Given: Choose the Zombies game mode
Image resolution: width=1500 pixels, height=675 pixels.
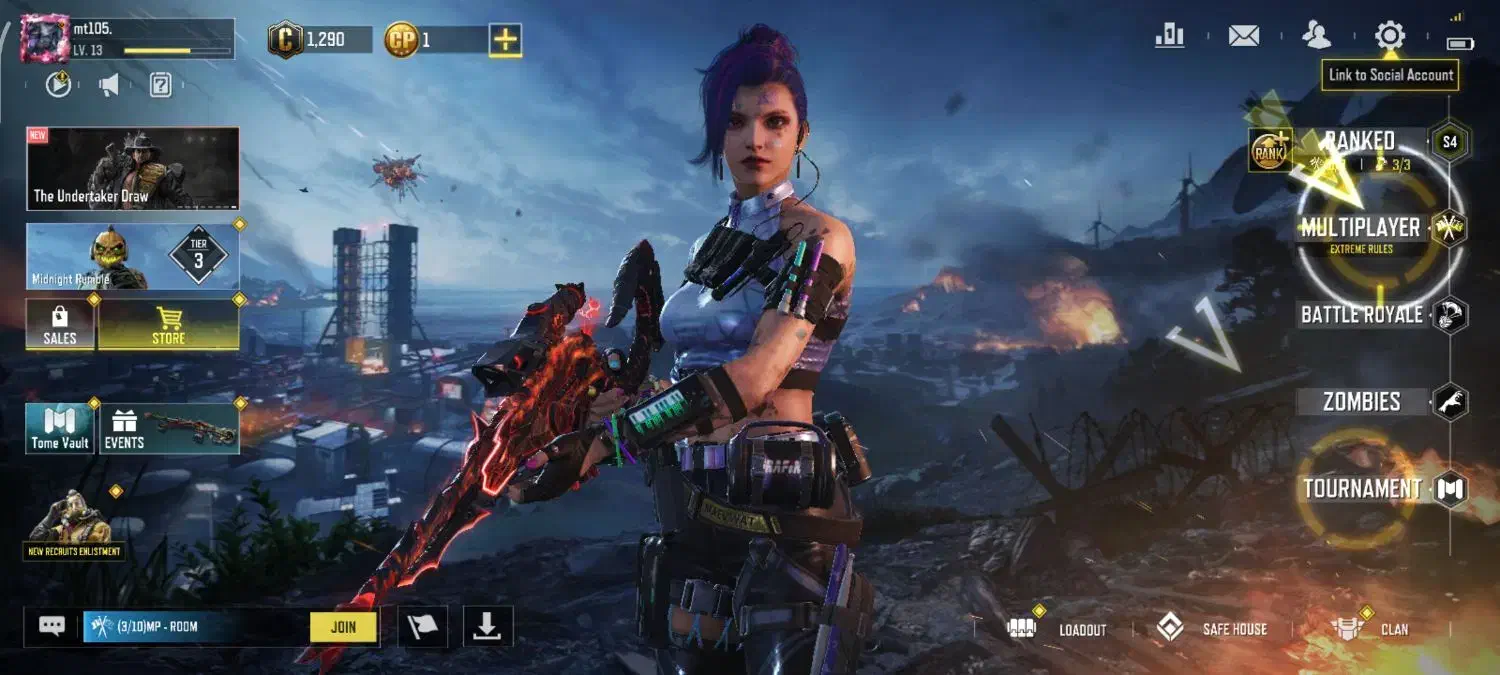Looking at the screenshot, I should [x=1361, y=402].
